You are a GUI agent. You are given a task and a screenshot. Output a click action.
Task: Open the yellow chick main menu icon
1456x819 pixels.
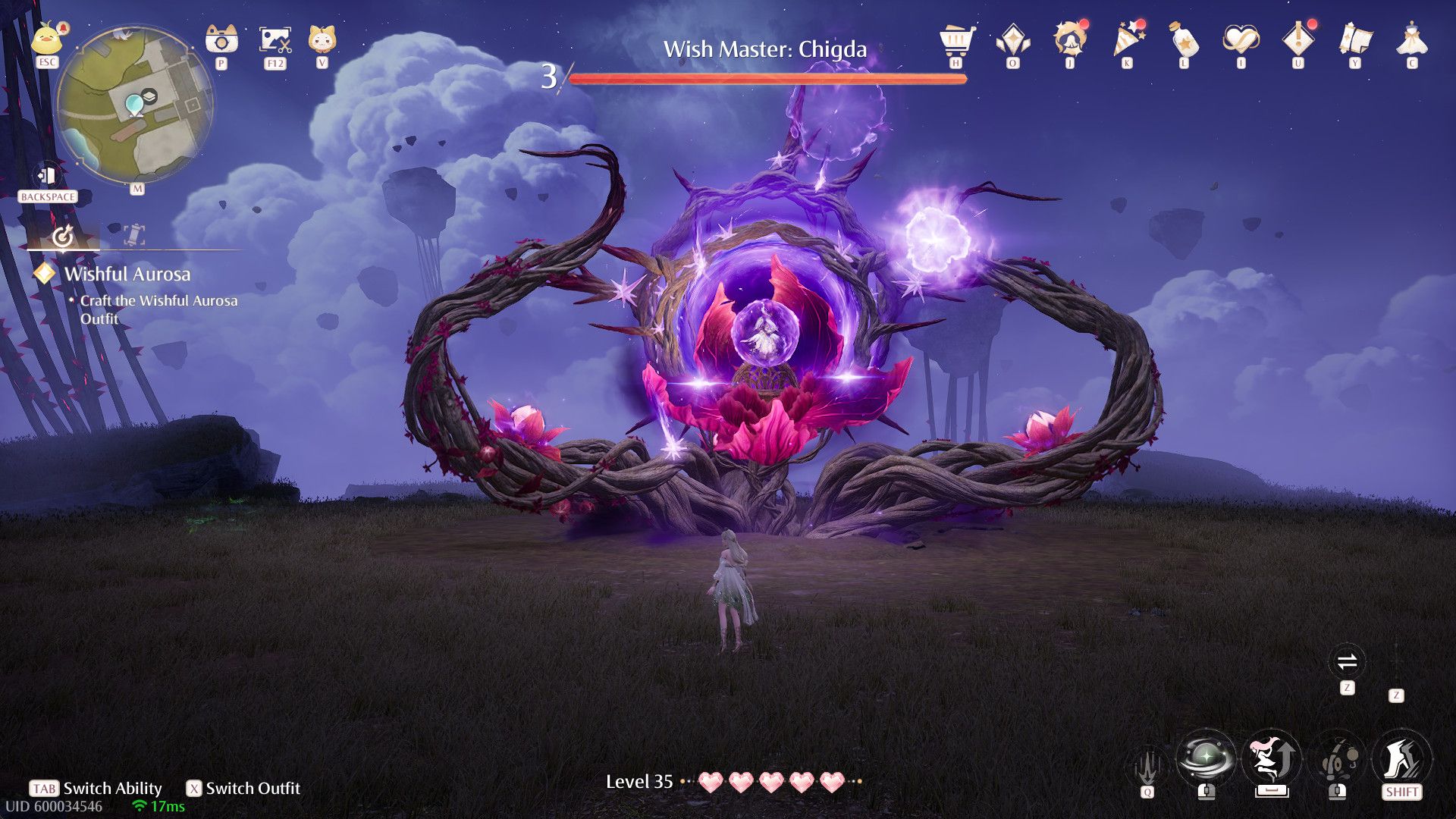tap(47, 39)
